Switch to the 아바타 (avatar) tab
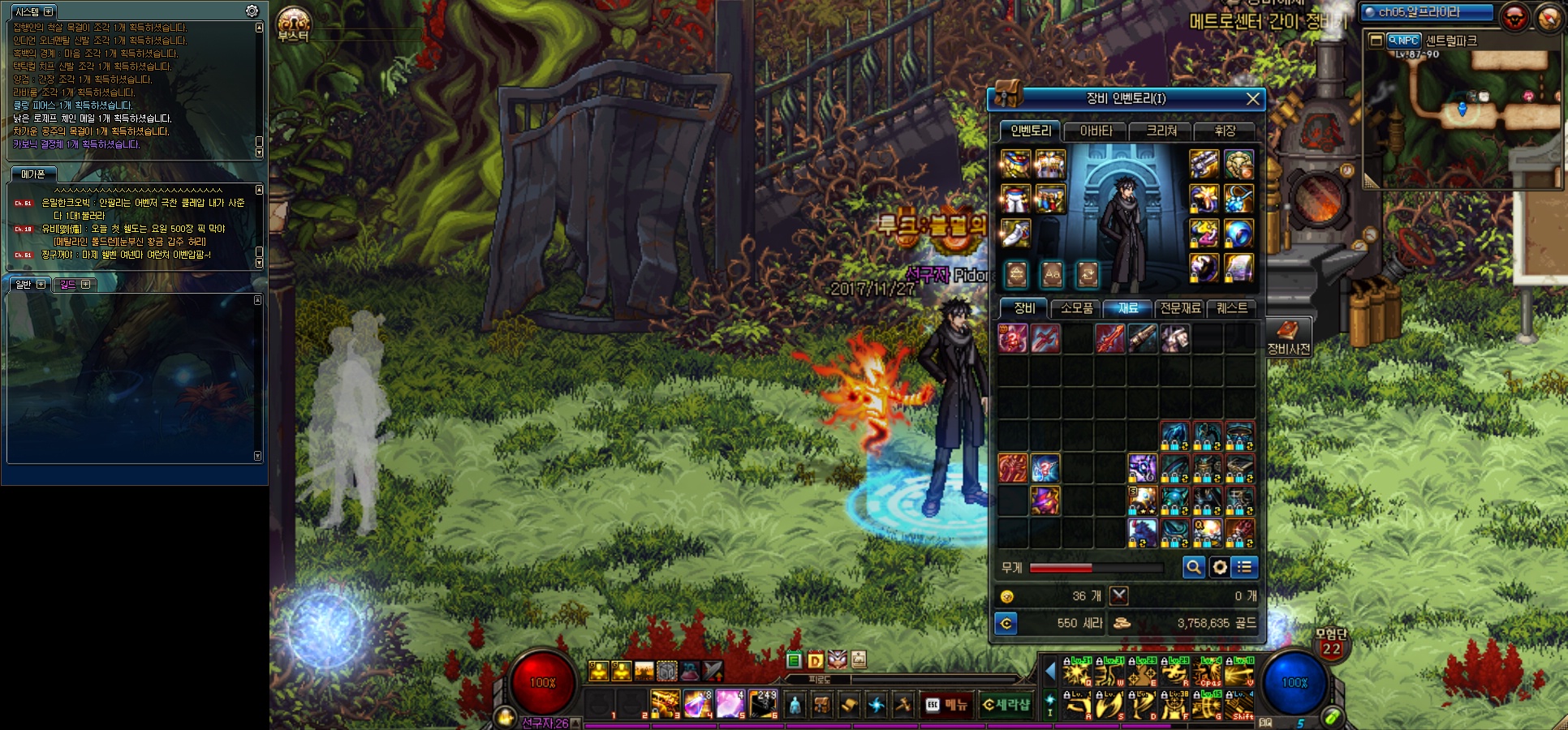This screenshot has width=1568, height=730. tap(1096, 131)
